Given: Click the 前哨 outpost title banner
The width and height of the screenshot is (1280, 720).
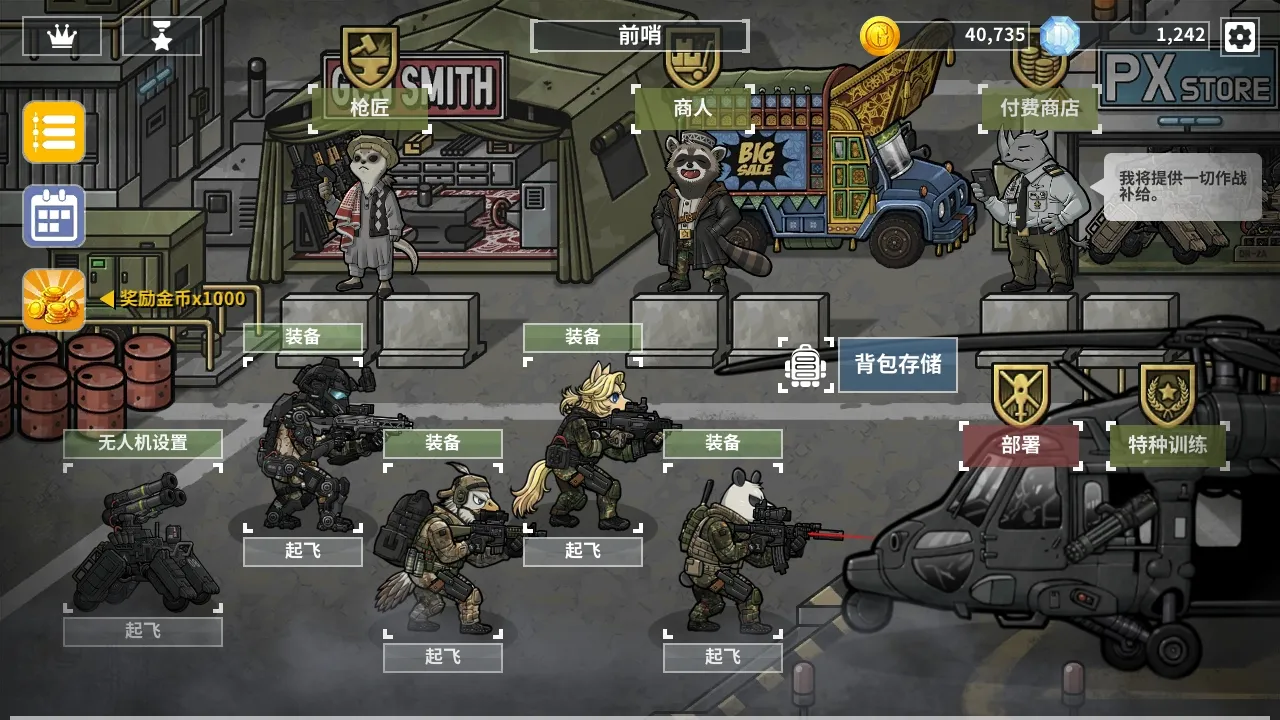Looking at the screenshot, I should [x=638, y=35].
